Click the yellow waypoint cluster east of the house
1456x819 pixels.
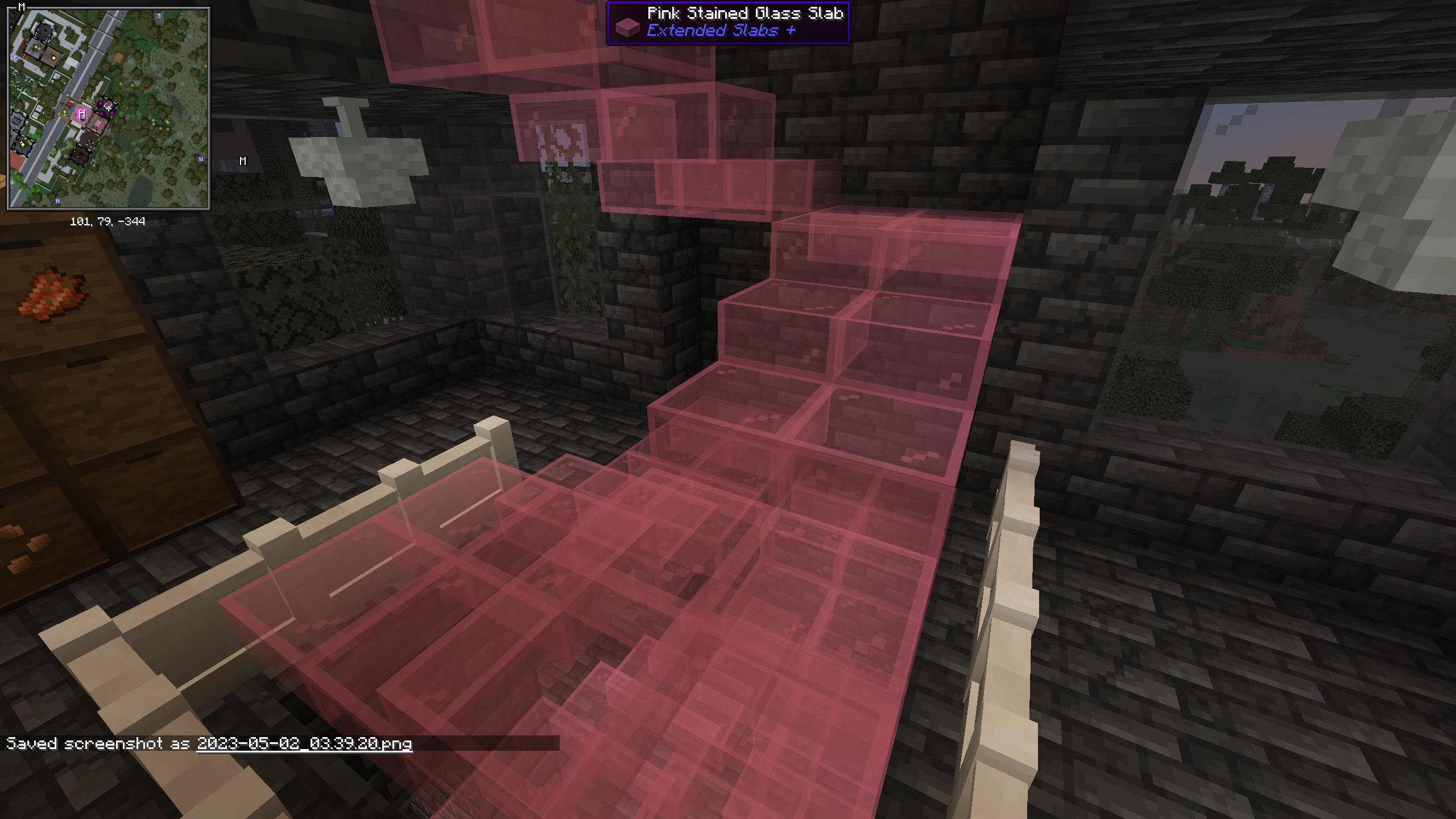160,125
